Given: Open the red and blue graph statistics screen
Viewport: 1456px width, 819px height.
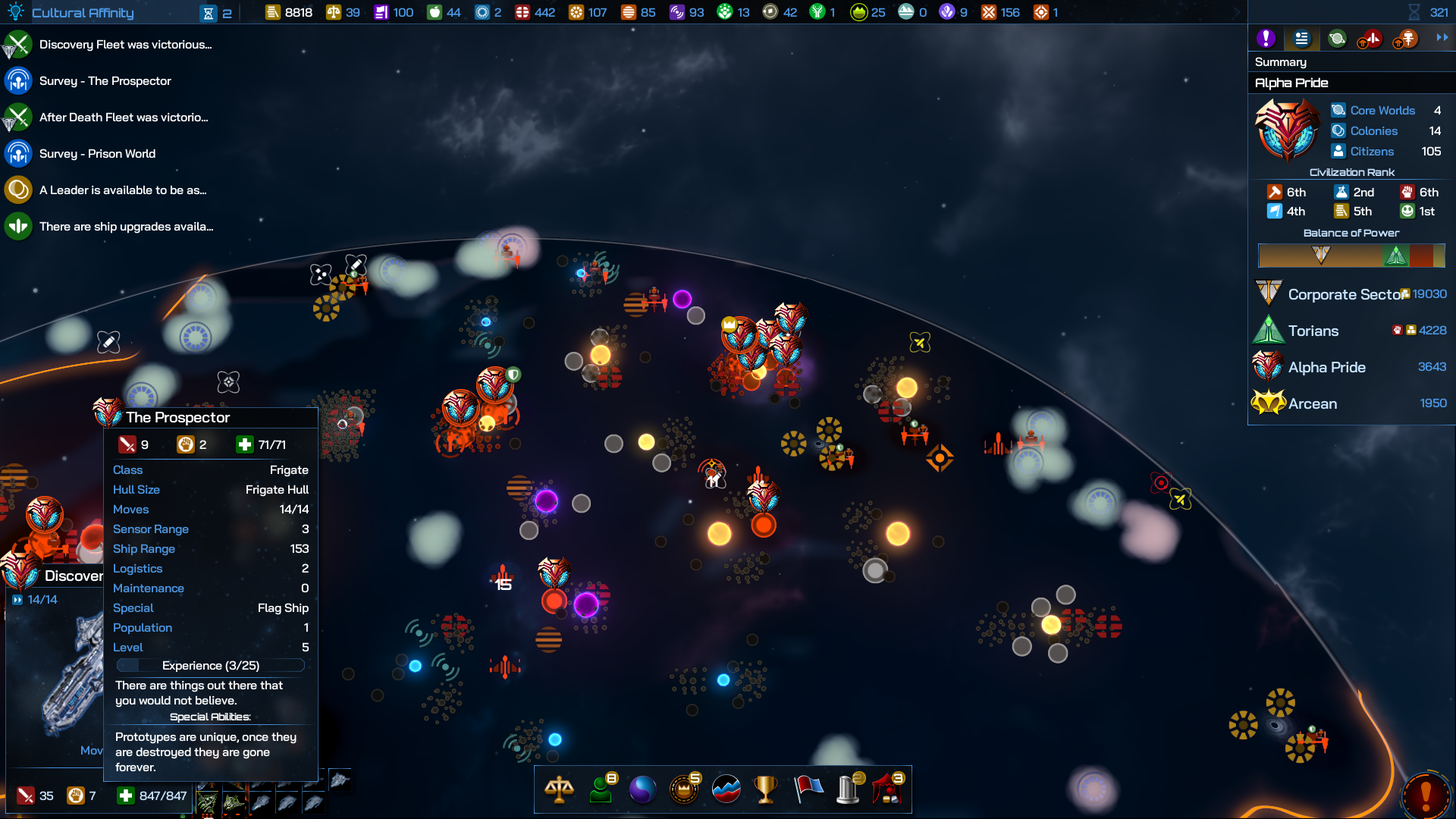Looking at the screenshot, I should click(726, 789).
